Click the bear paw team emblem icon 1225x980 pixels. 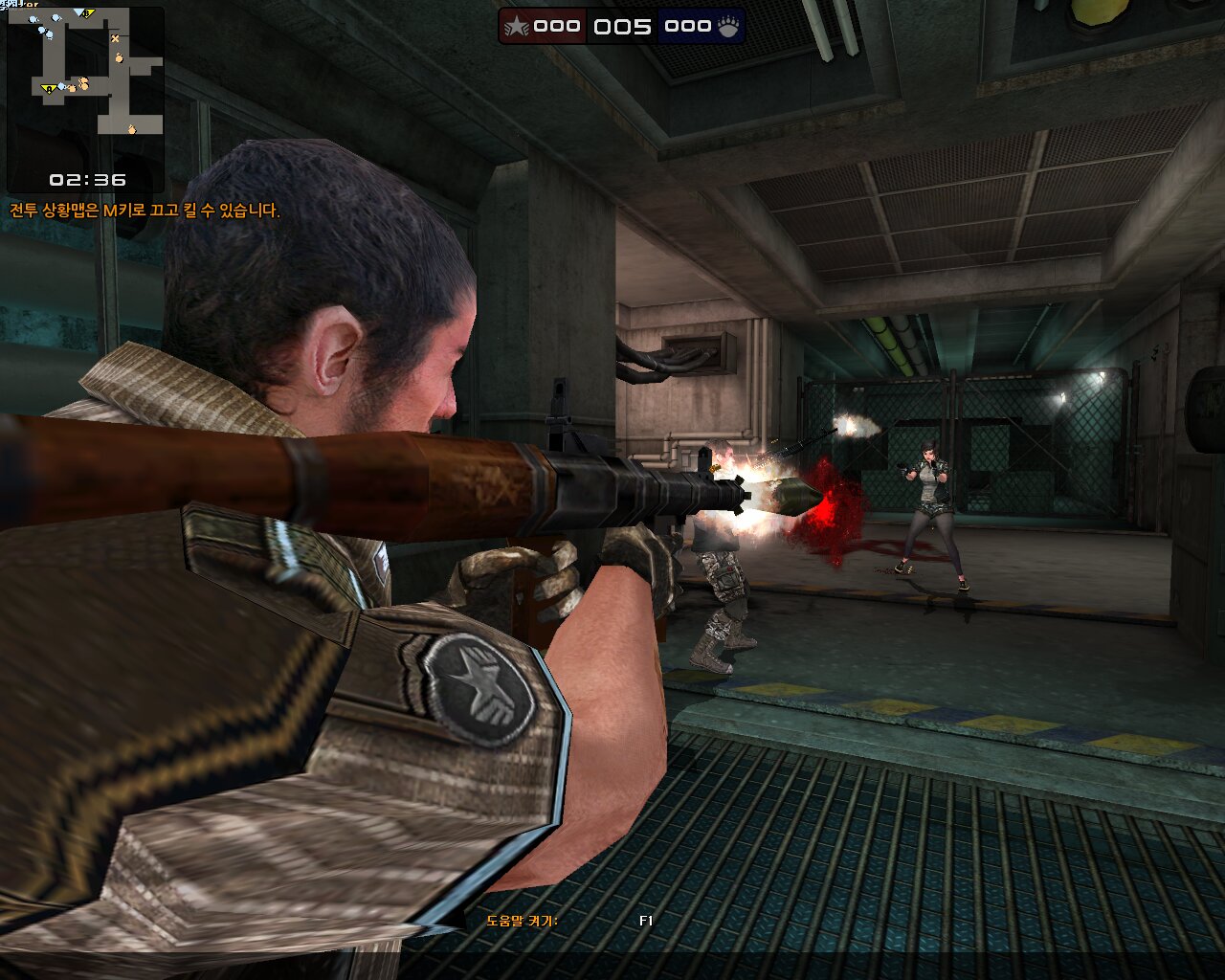[728, 26]
